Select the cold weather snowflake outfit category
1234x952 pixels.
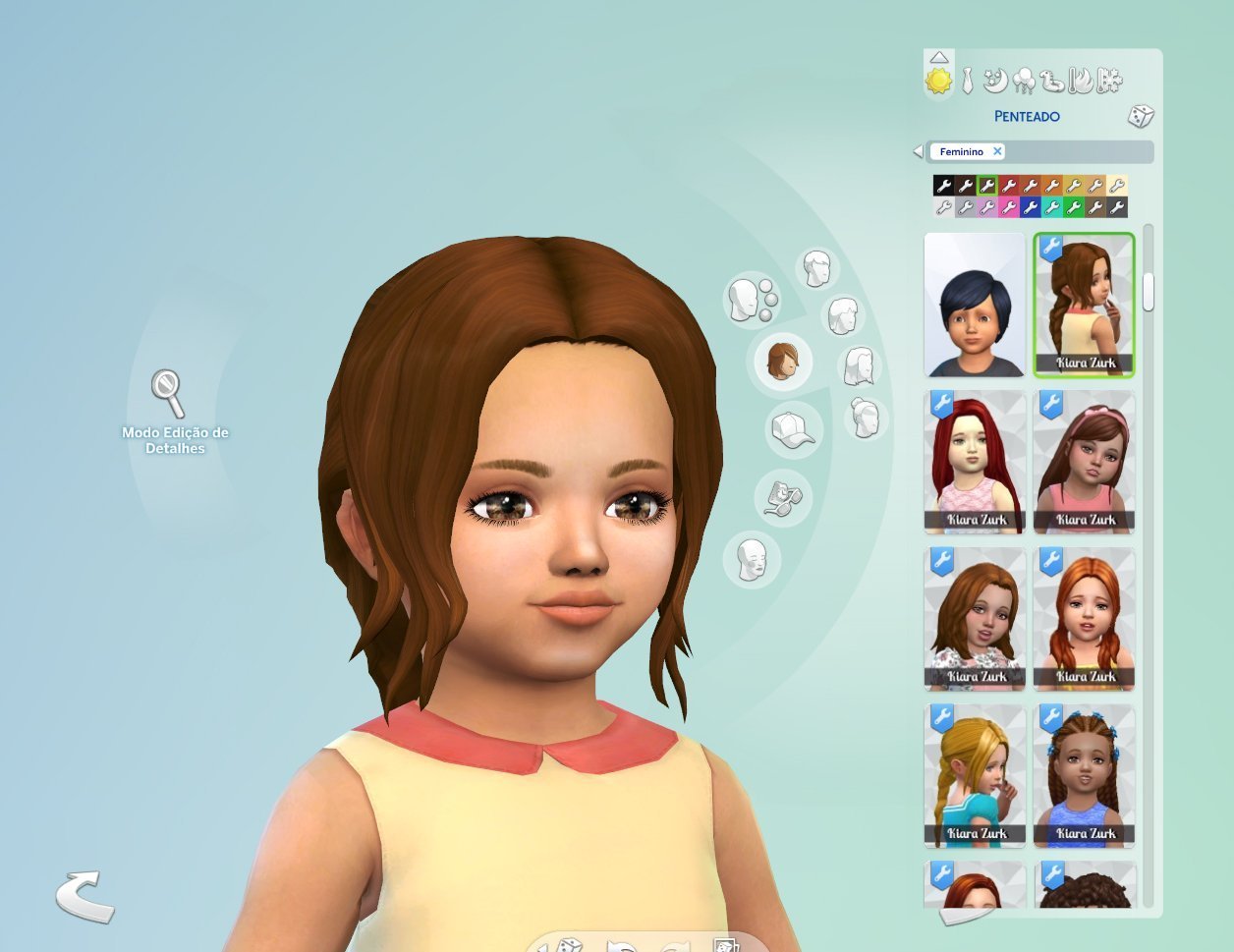(1110, 81)
